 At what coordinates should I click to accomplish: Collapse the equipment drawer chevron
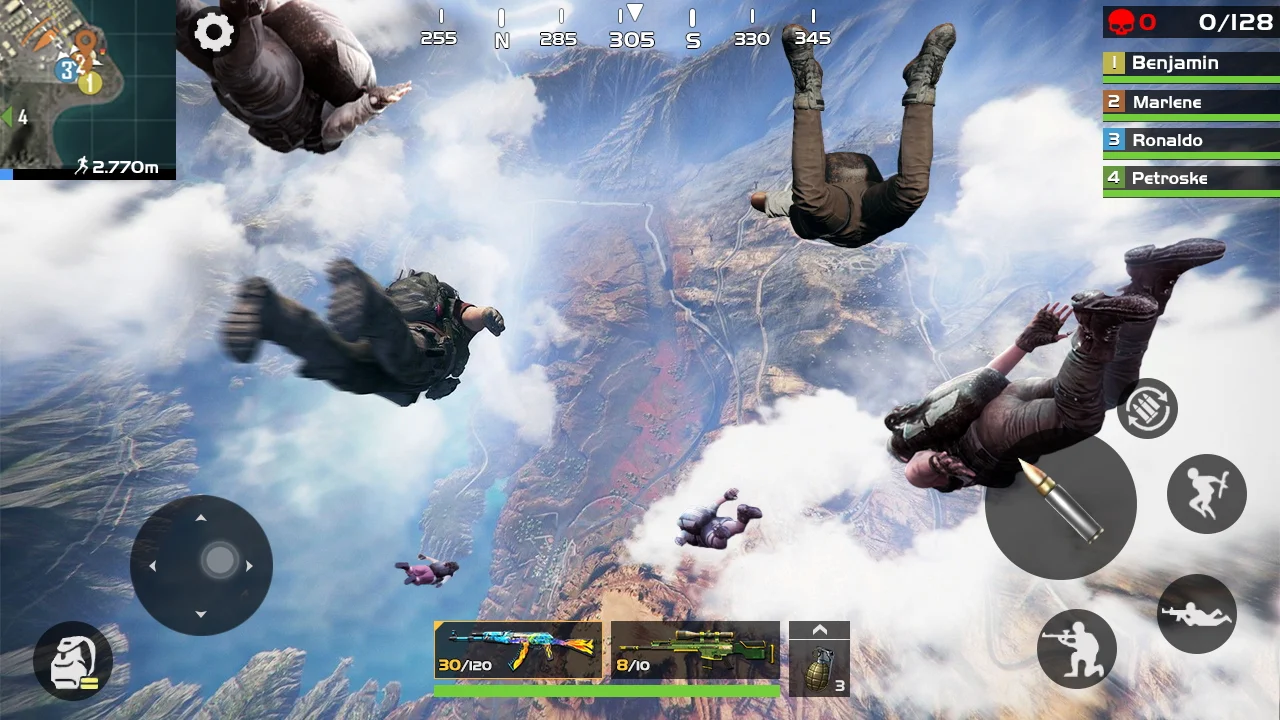[820, 628]
